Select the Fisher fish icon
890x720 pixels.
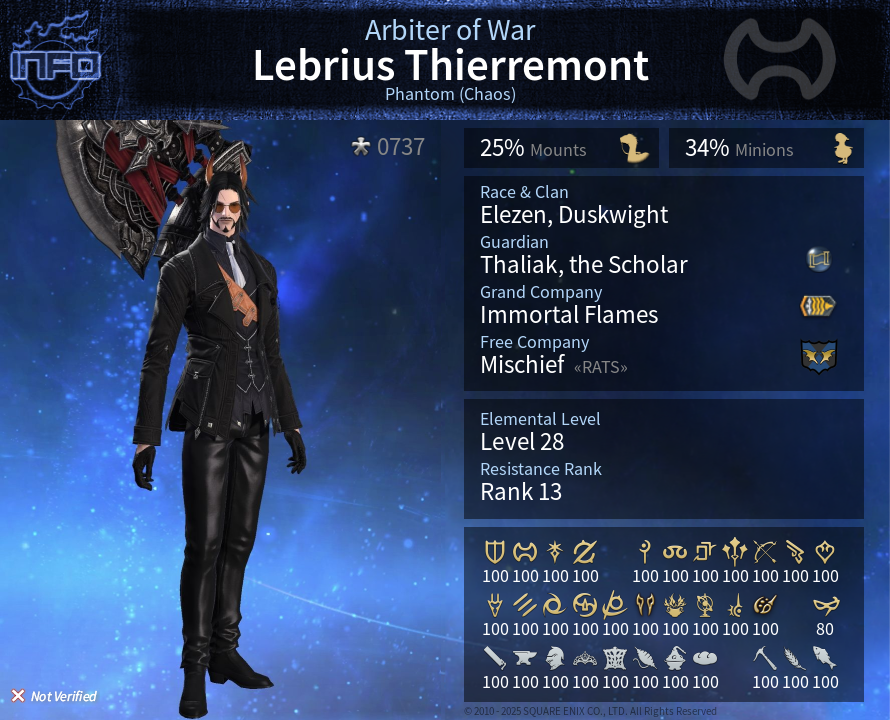point(825,657)
